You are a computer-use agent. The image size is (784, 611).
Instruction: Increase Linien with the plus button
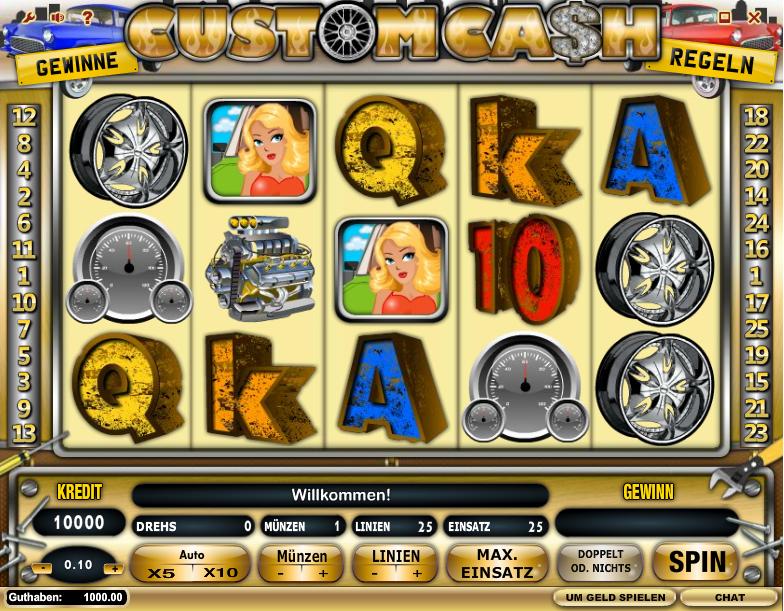coord(417,574)
